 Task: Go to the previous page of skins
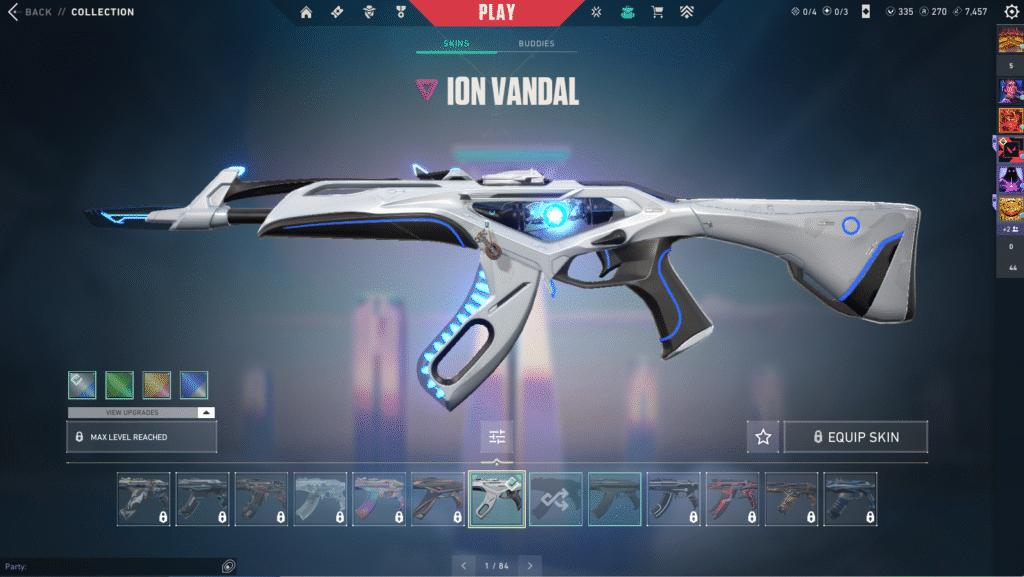click(463, 566)
